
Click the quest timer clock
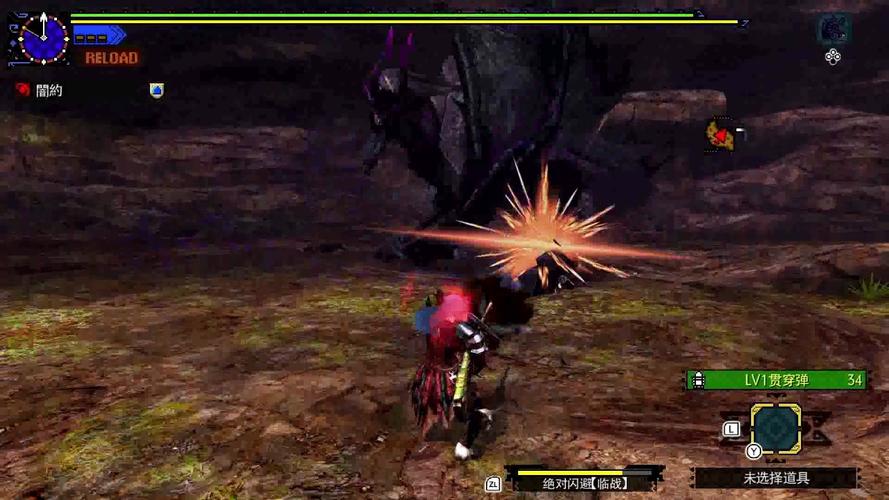(43, 38)
